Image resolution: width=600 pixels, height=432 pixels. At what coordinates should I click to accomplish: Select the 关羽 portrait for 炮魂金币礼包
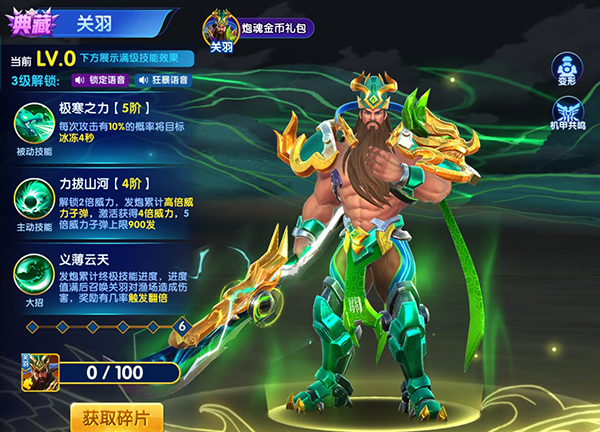[x=220, y=31]
